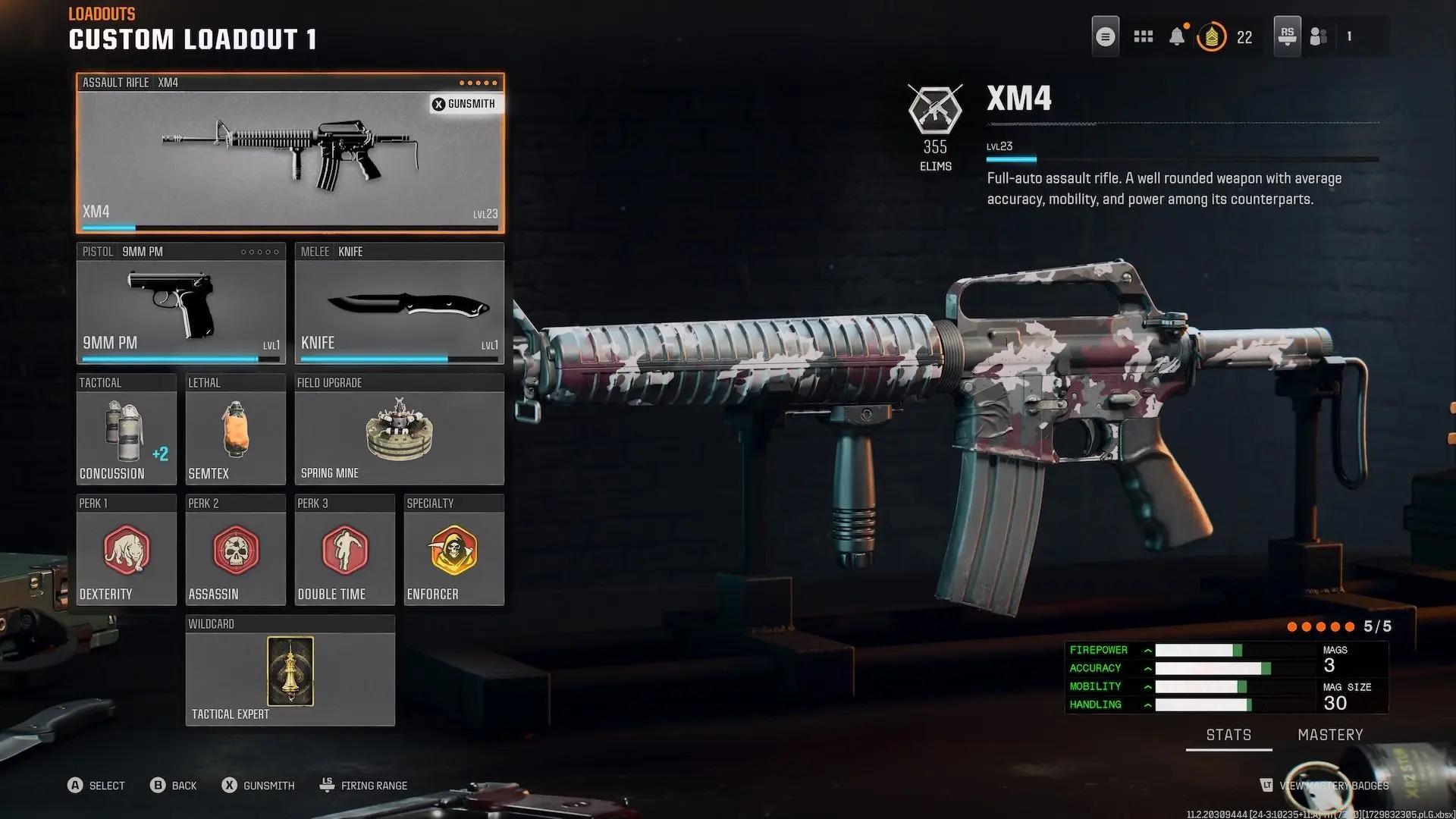
Task: Open the notifications bell icon
Action: coord(1178,36)
